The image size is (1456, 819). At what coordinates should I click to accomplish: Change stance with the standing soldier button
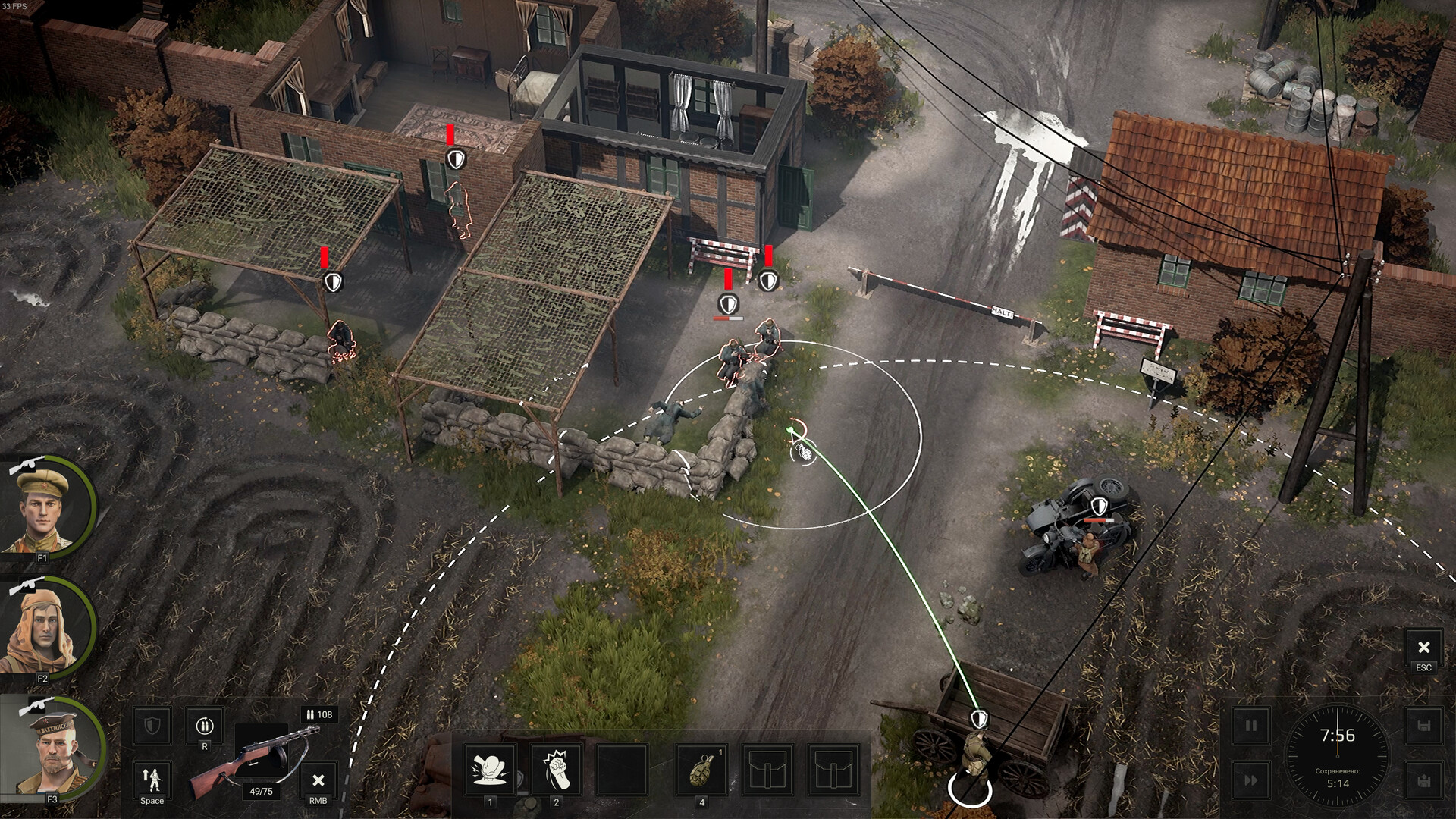(x=152, y=778)
